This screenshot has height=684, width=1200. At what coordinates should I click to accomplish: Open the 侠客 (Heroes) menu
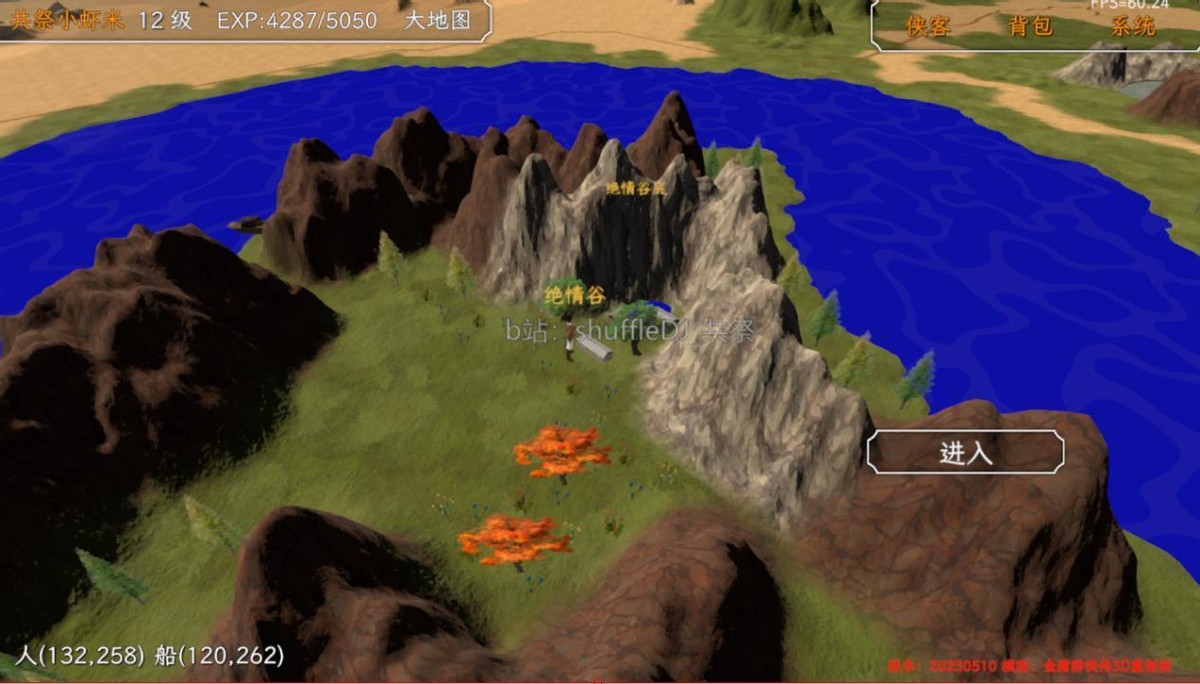click(x=928, y=27)
